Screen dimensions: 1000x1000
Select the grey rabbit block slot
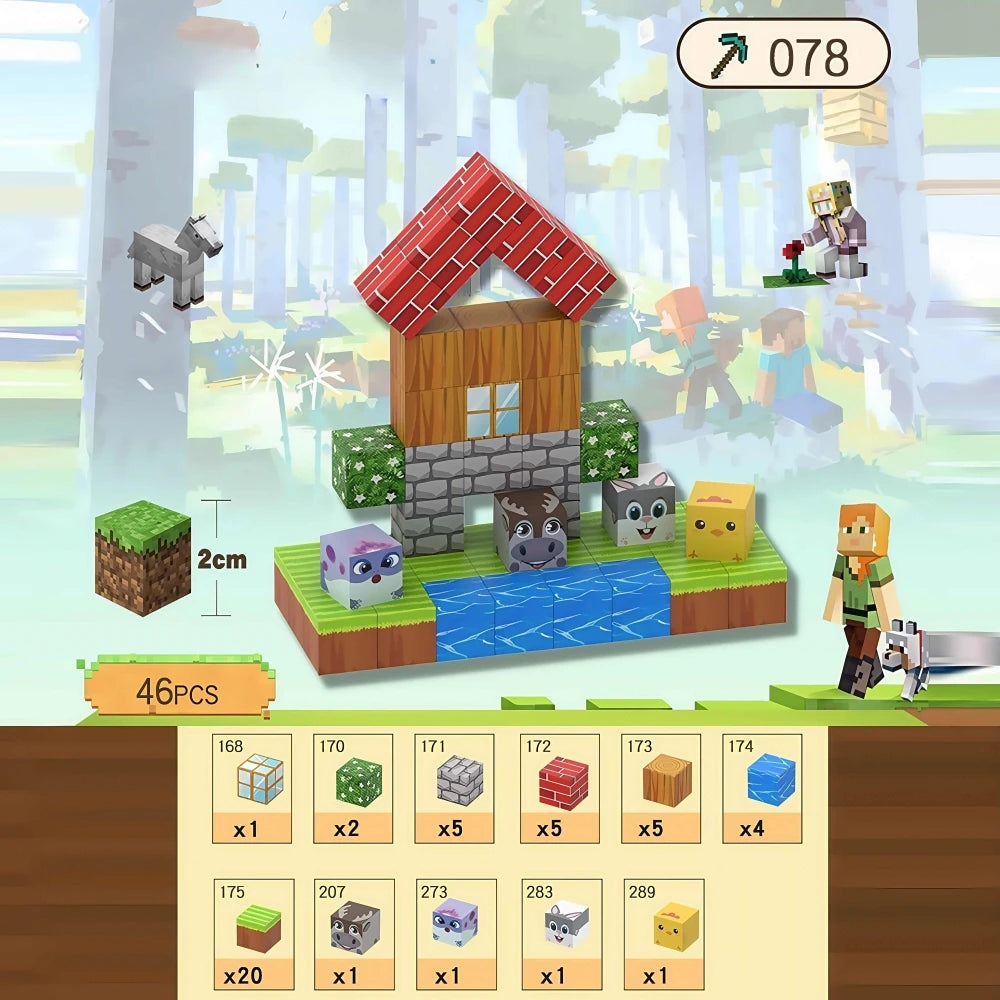pyautogui.click(x=560, y=934)
